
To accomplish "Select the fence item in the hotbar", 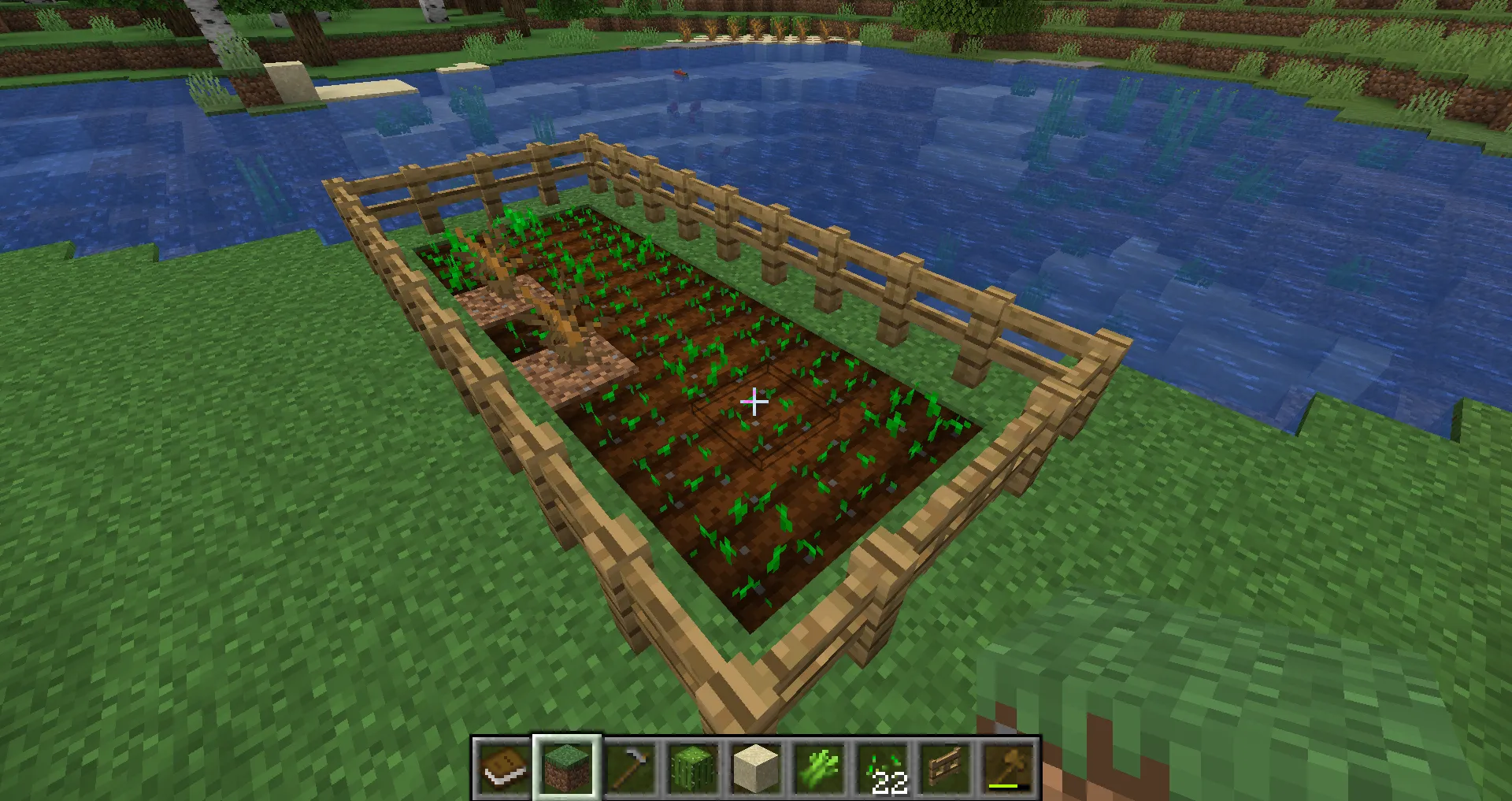I will click(x=947, y=768).
